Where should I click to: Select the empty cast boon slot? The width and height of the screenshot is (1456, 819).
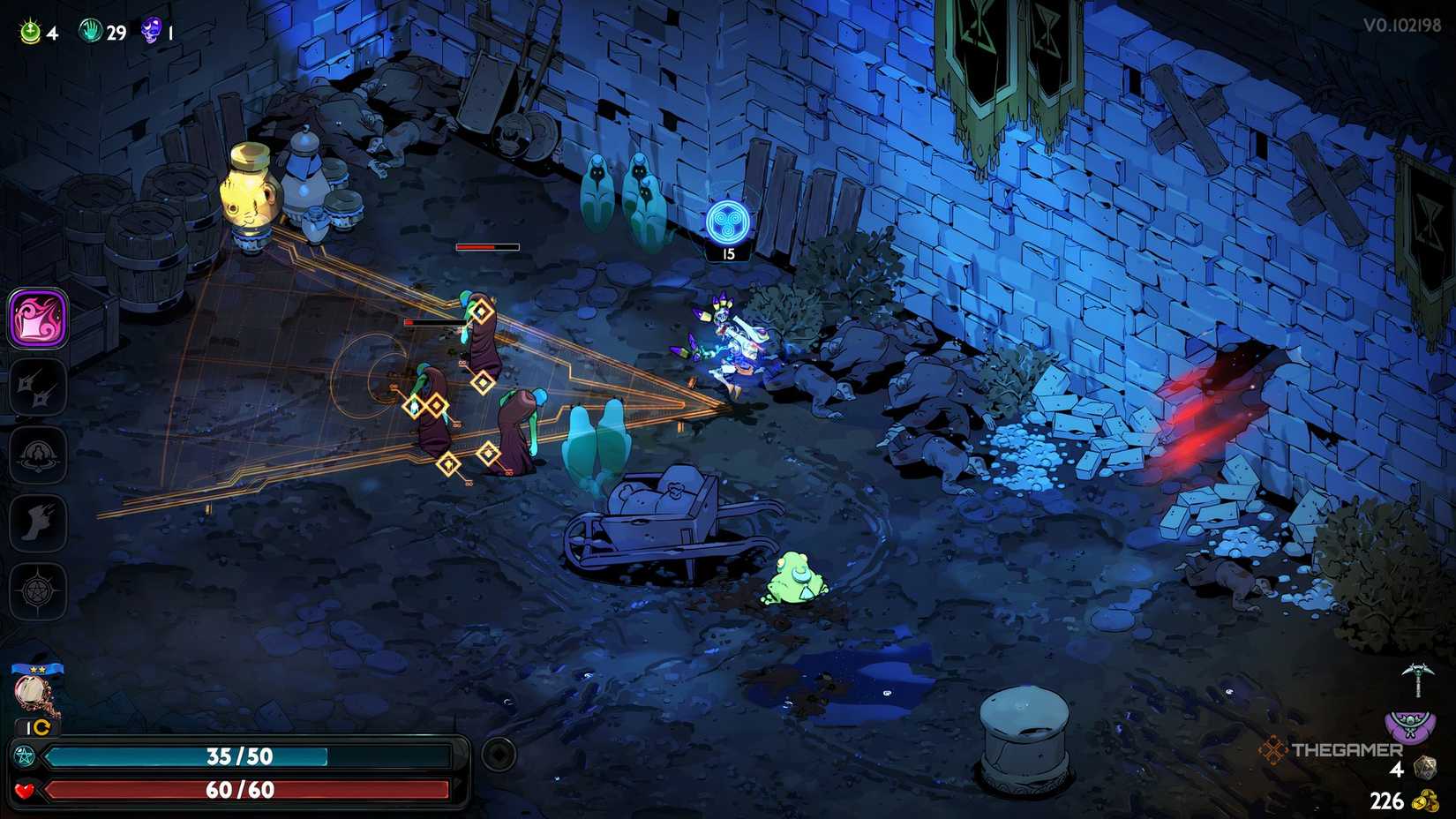[x=38, y=455]
